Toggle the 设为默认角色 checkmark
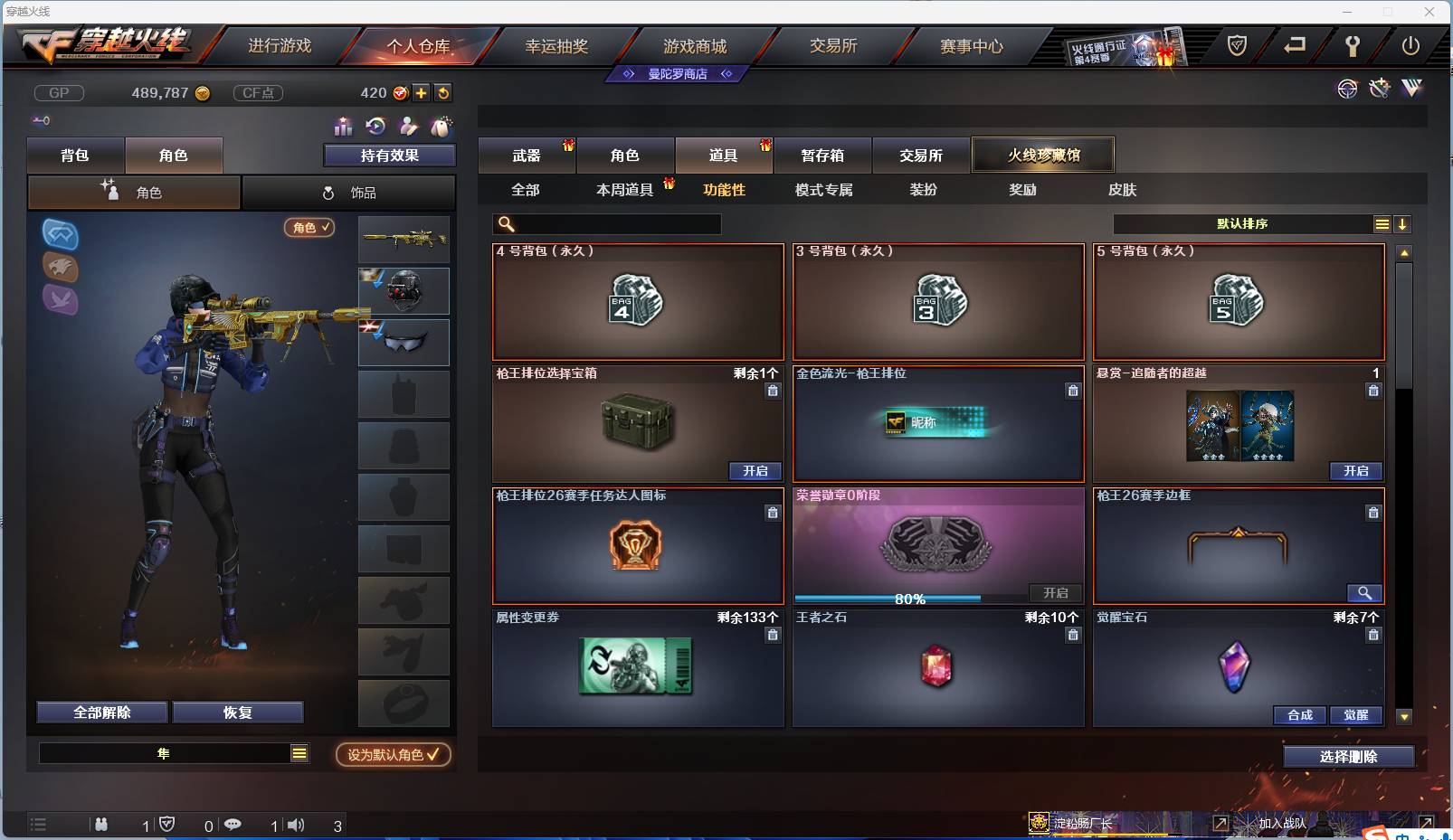 (x=432, y=756)
